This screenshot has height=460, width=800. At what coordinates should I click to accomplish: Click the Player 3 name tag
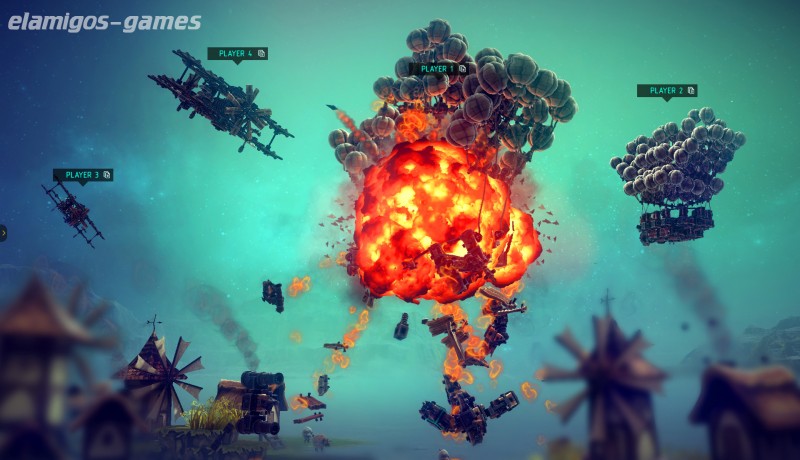click(x=82, y=175)
